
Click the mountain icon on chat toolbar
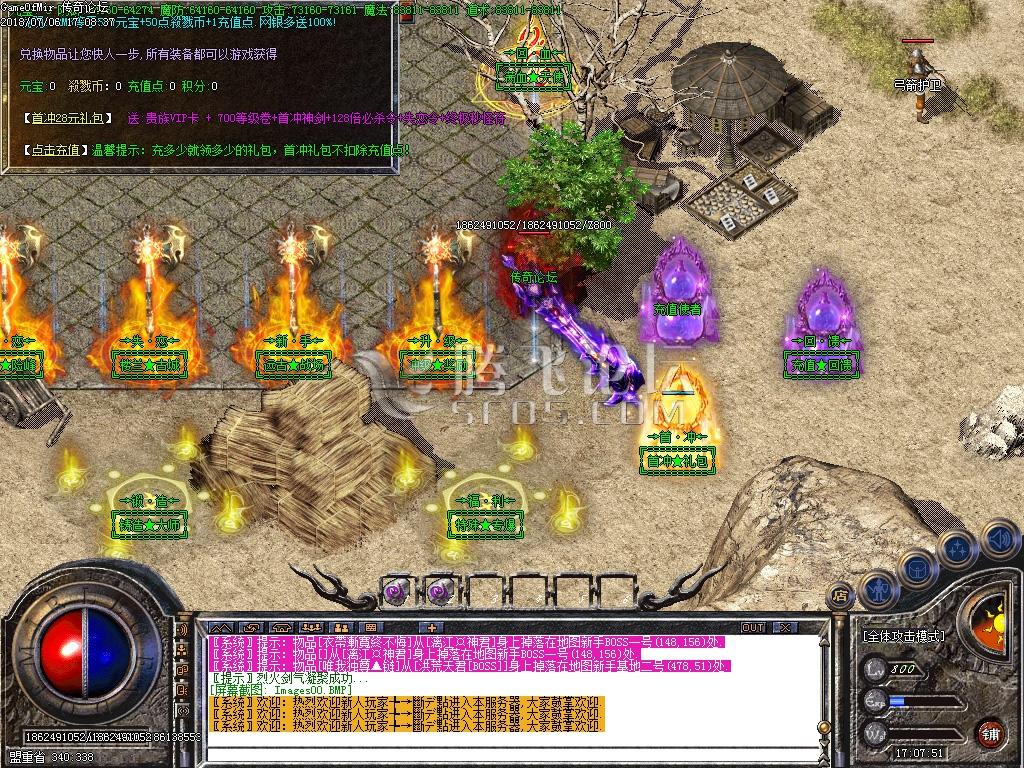click(220, 627)
